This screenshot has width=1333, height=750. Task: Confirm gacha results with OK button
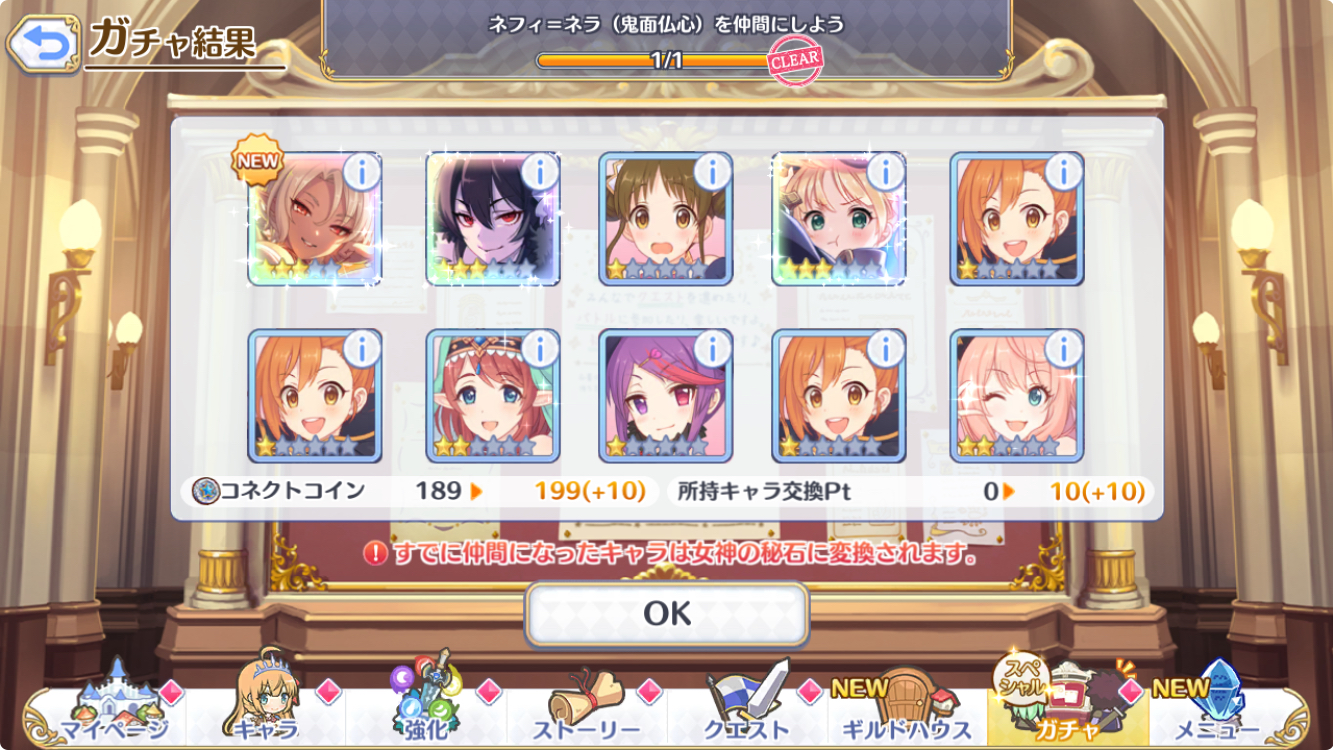(667, 613)
